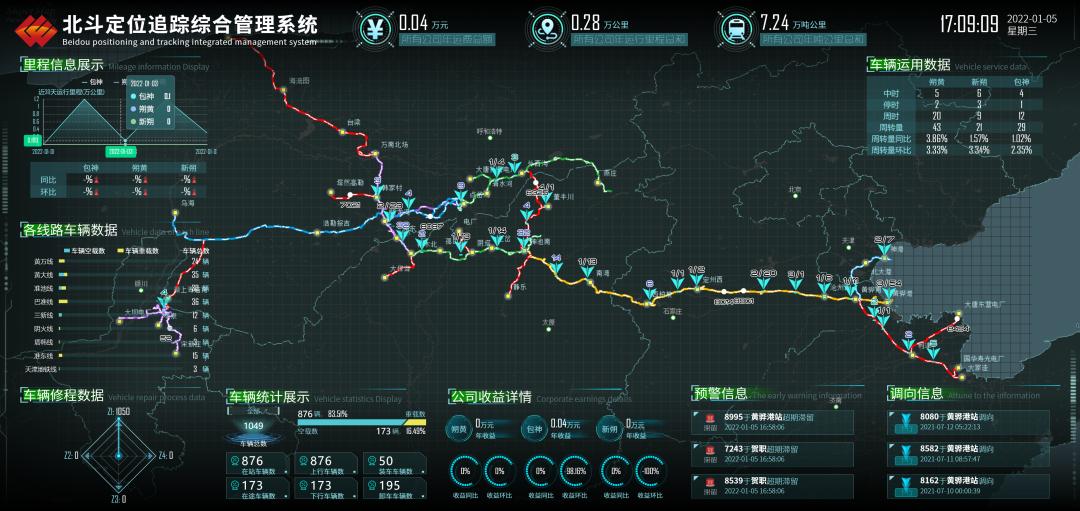Select the 朔黄 company earnings badge

pos(460,429)
